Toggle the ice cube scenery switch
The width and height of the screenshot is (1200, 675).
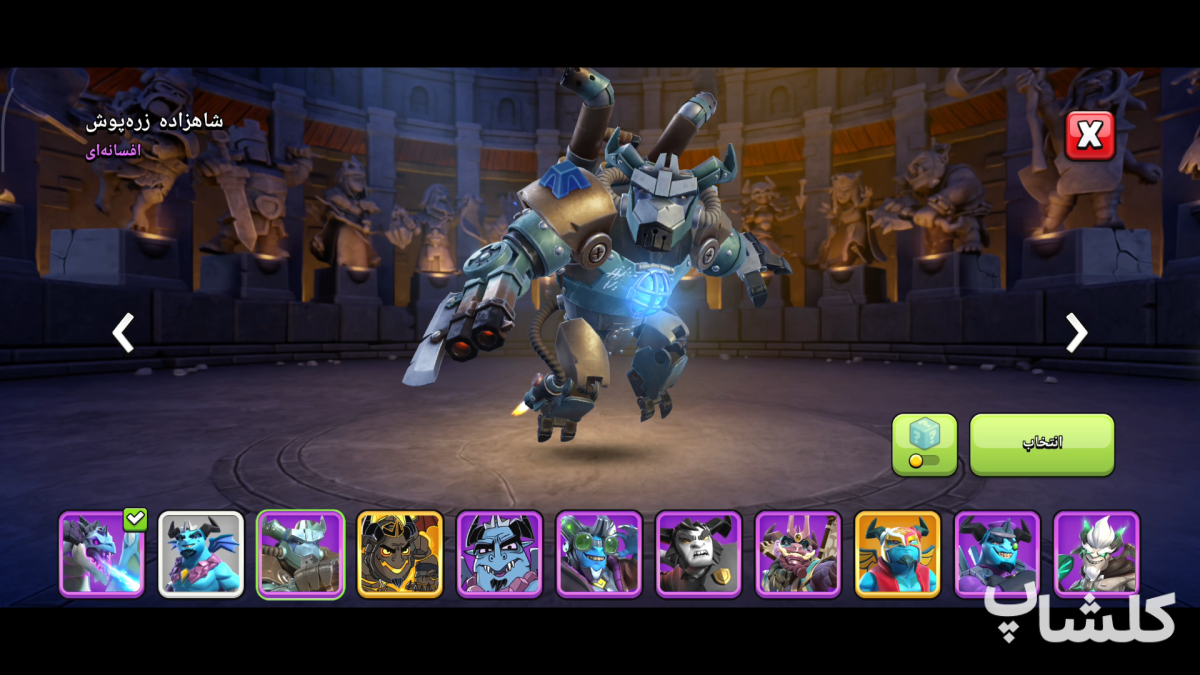[924, 445]
